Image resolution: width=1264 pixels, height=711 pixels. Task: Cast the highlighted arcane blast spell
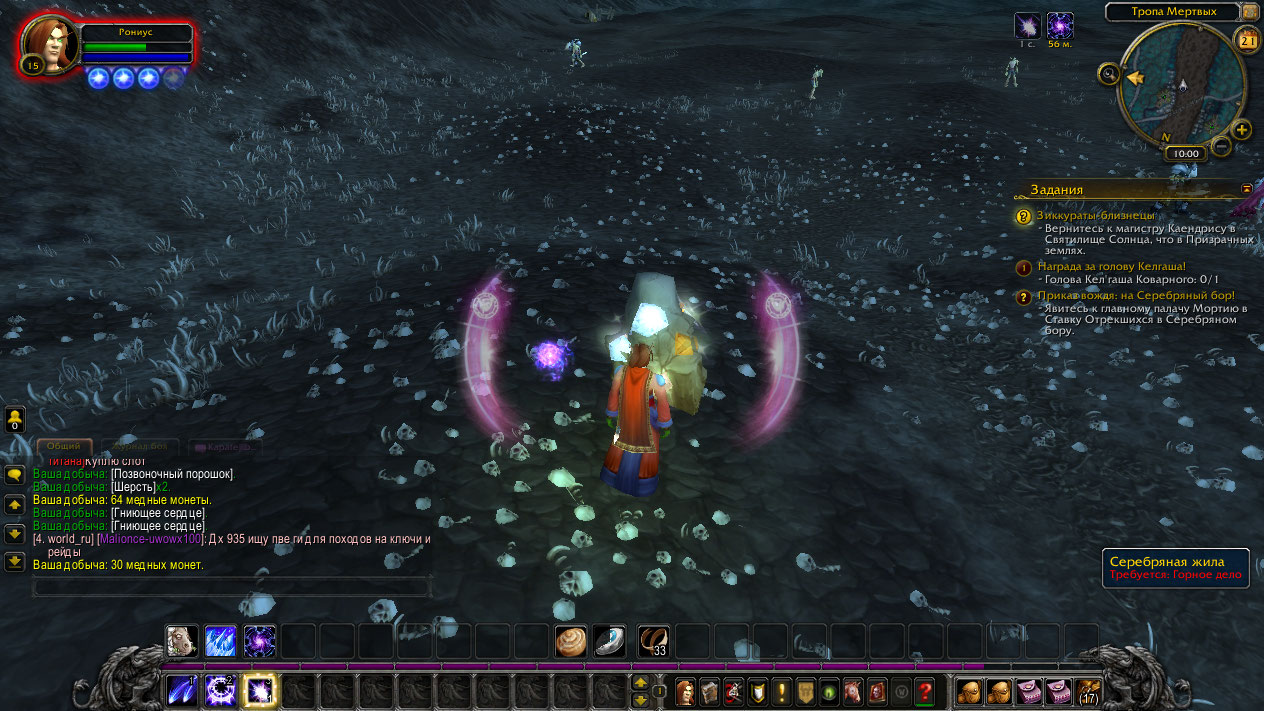[x=260, y=690]
